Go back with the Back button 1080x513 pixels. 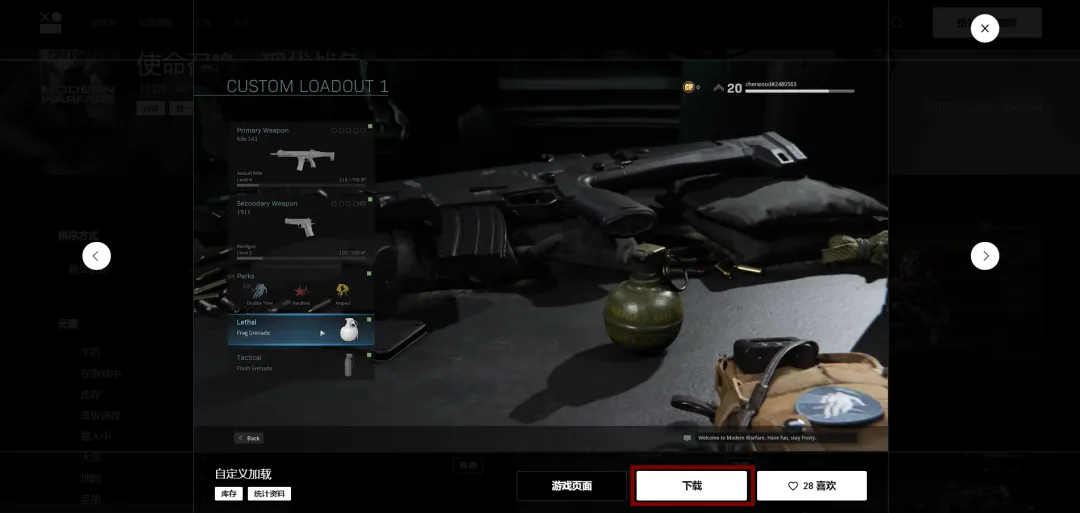point(249,438)
